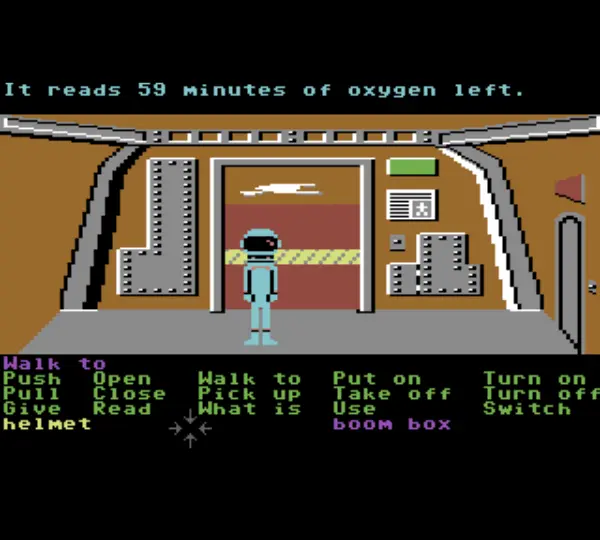Select the Turn on verb
This screenshot has height=540, width=600.
[535, 379]
